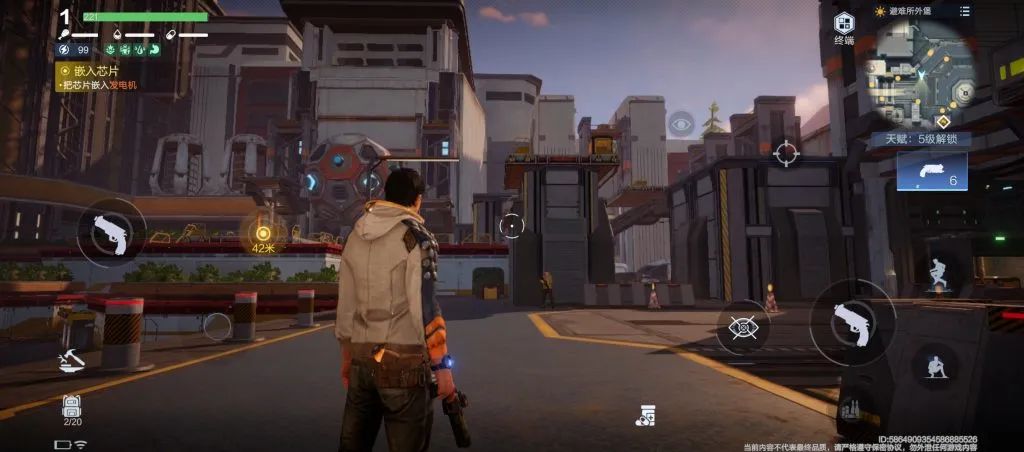Tap the 42米 objective waypoint marker
This screenshot has height=452, width=1024.
263,234
